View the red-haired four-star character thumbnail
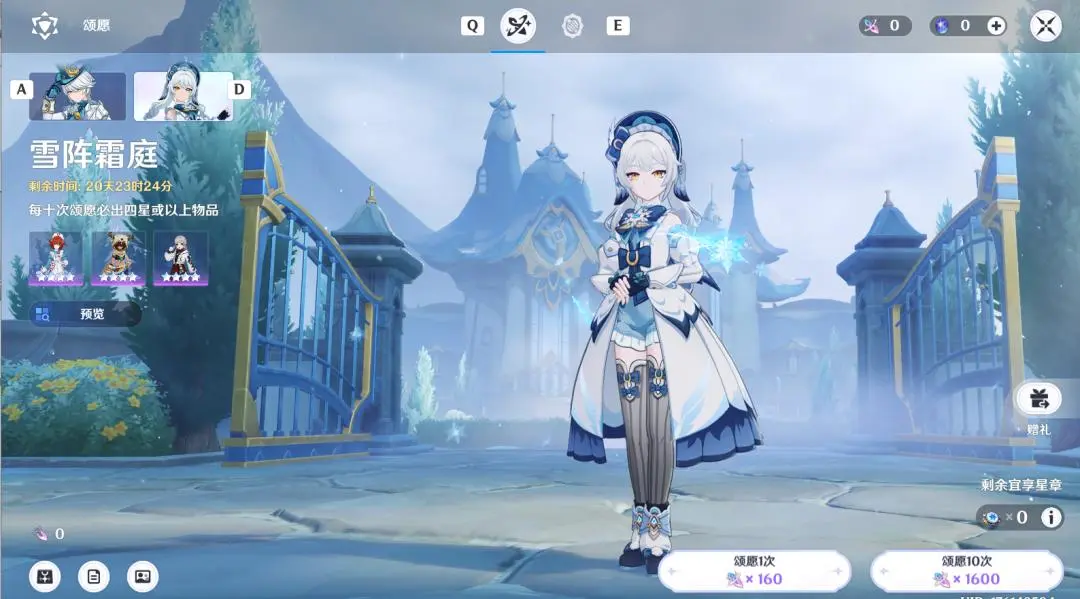 [x=56, y=259]
